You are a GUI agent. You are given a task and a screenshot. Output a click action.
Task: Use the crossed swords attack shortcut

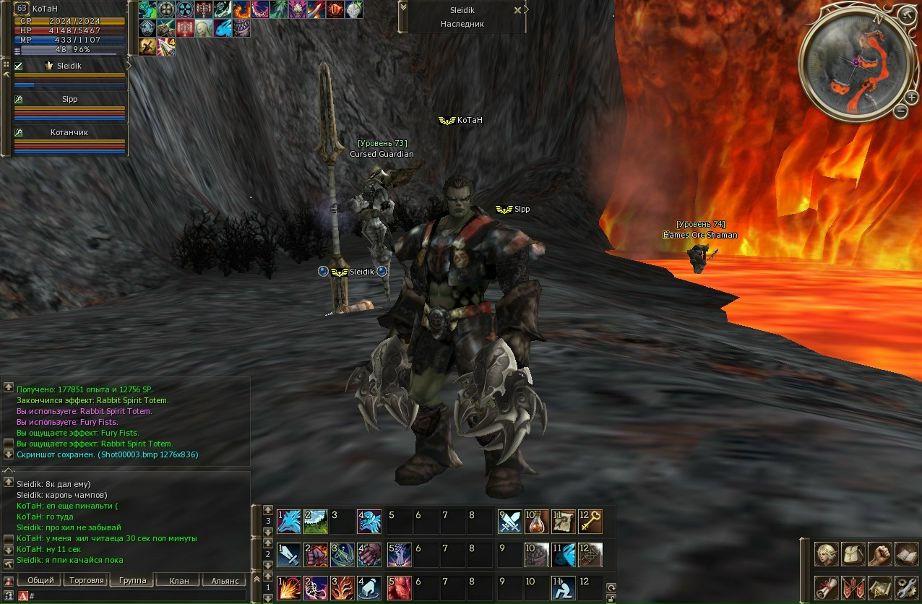point(510,521)
